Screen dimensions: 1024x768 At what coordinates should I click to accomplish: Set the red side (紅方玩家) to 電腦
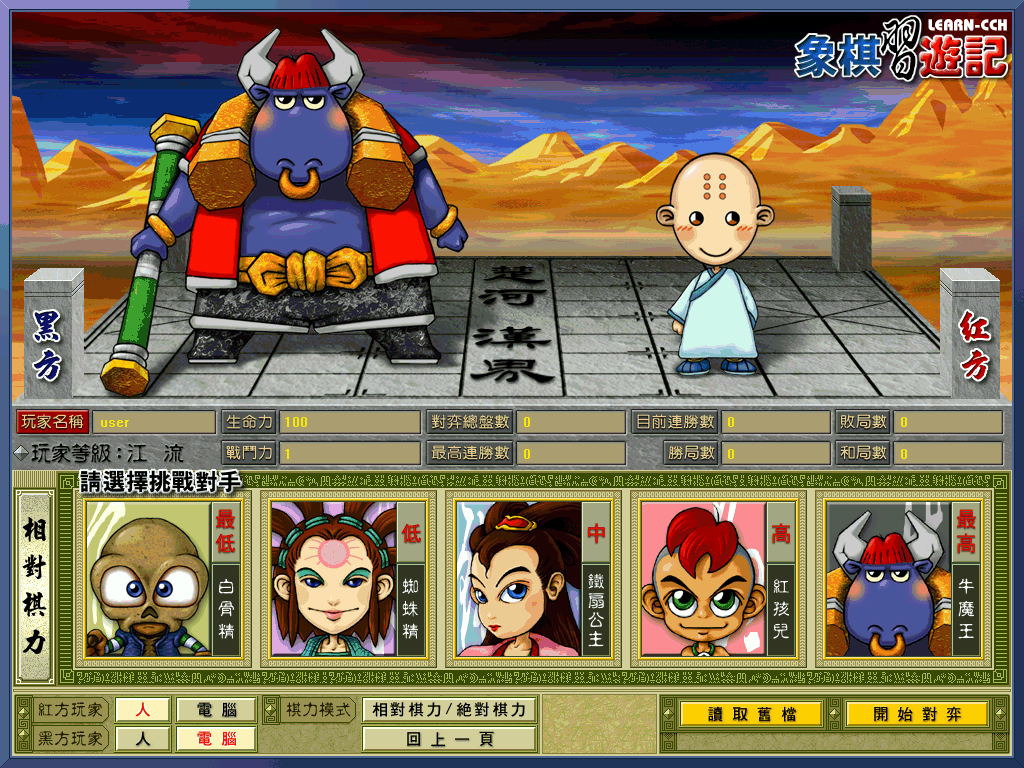click(x=216, y=710)
